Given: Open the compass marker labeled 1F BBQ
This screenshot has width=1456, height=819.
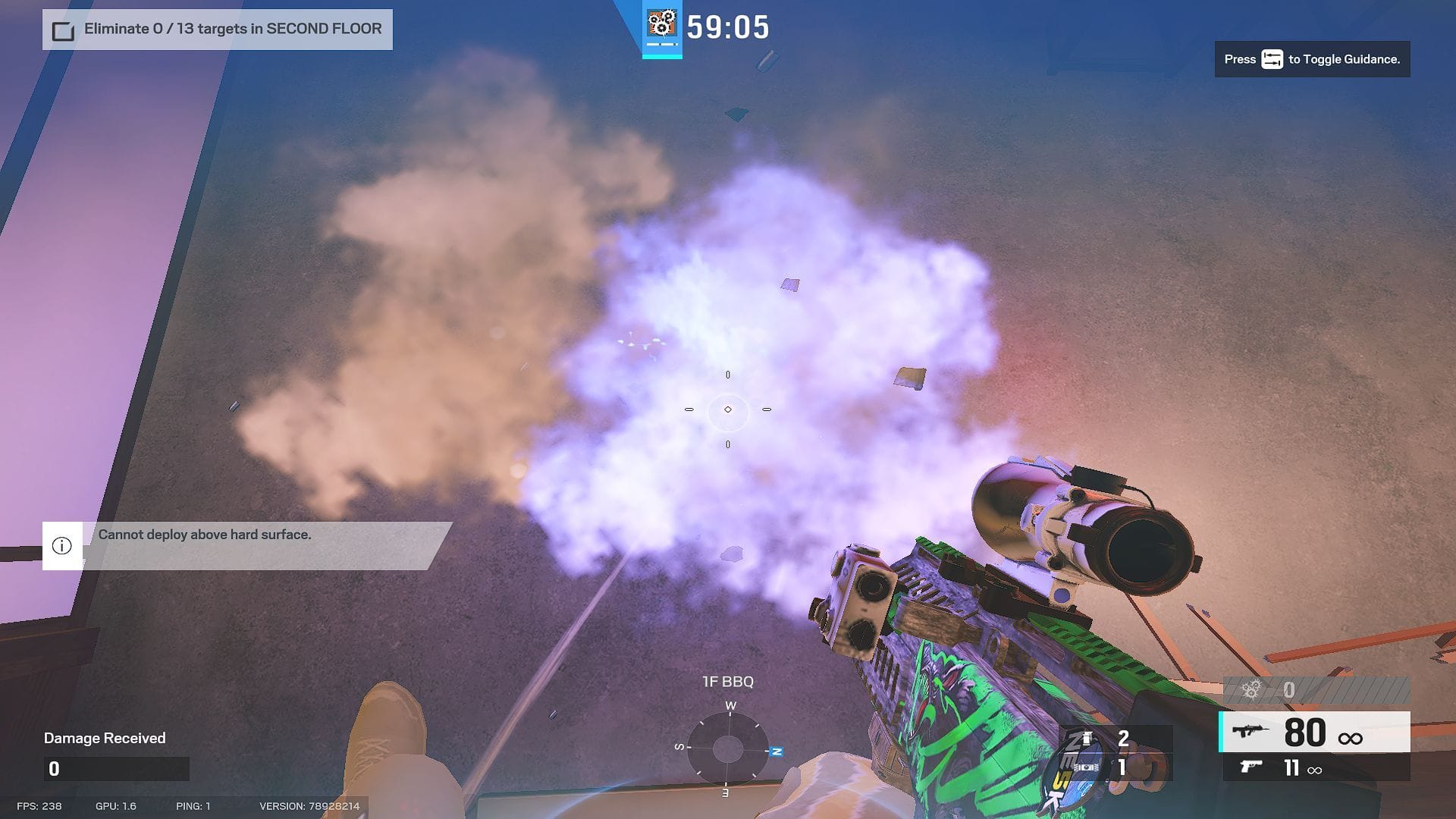Looking at the screenshot, I should click(x=728, y=682).
